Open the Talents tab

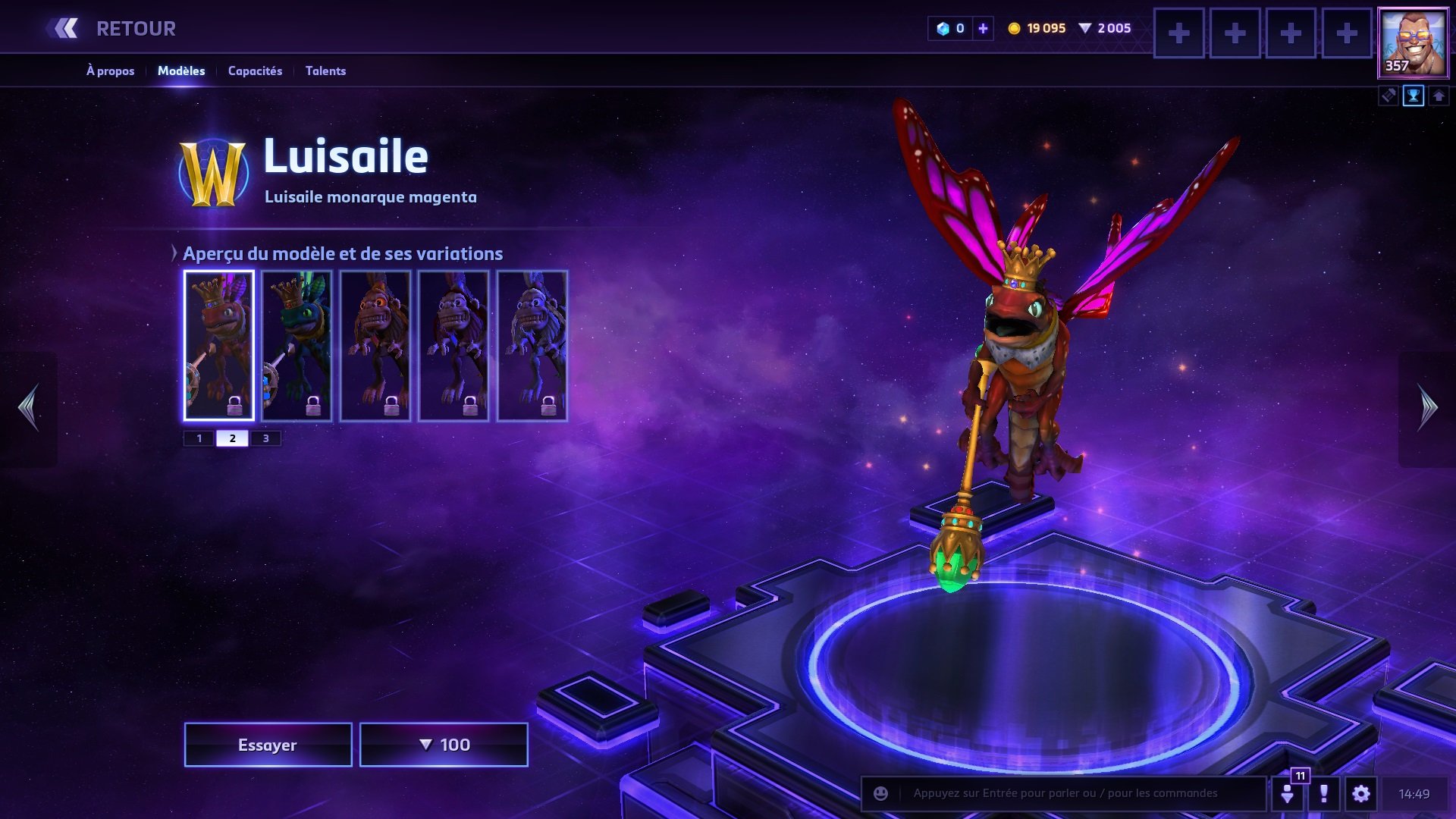coord(325,71)
